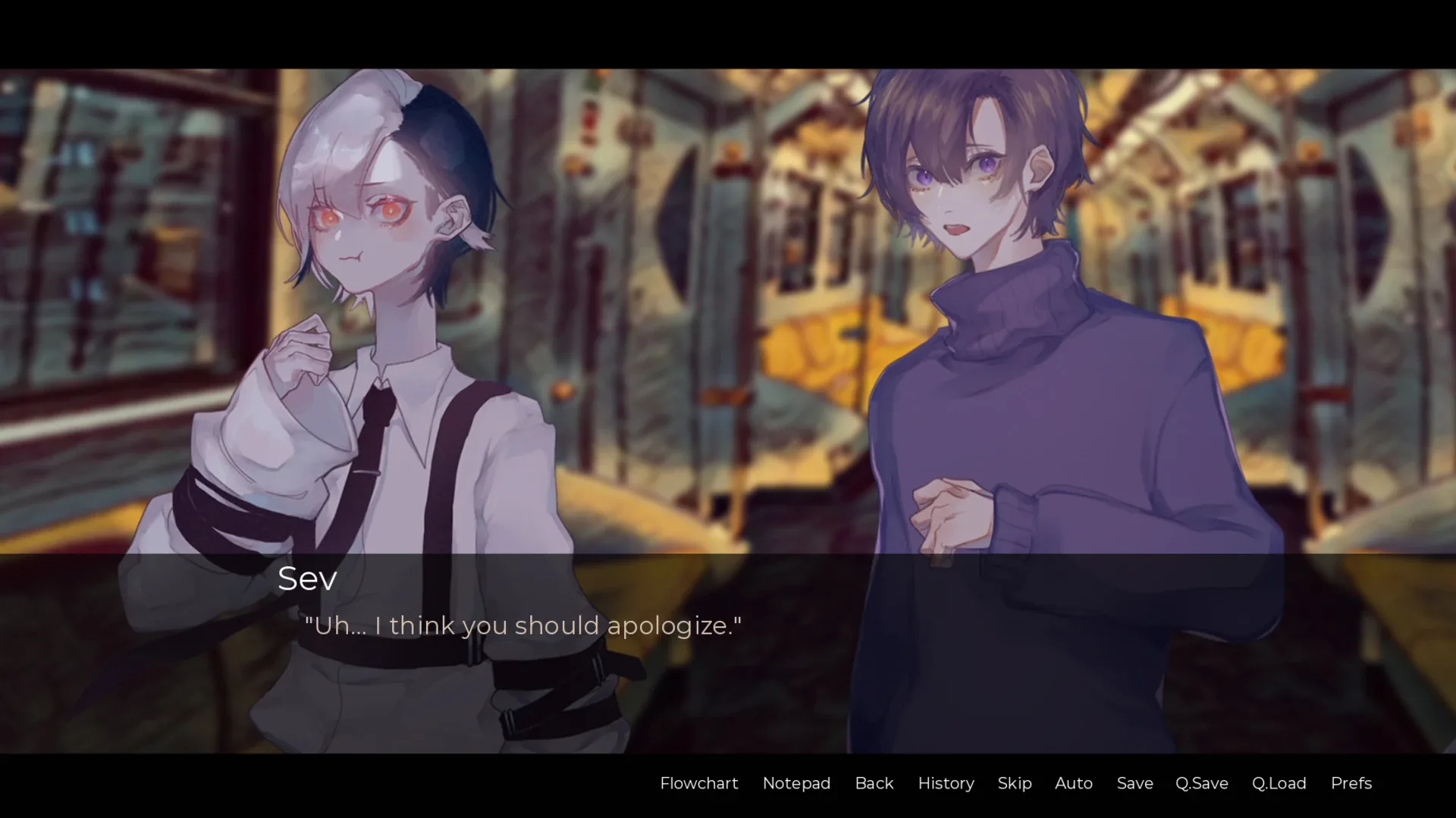This screenshot has height=818, width=1456.
Task: View the dialogue History
Action: (x=946, y=783)
